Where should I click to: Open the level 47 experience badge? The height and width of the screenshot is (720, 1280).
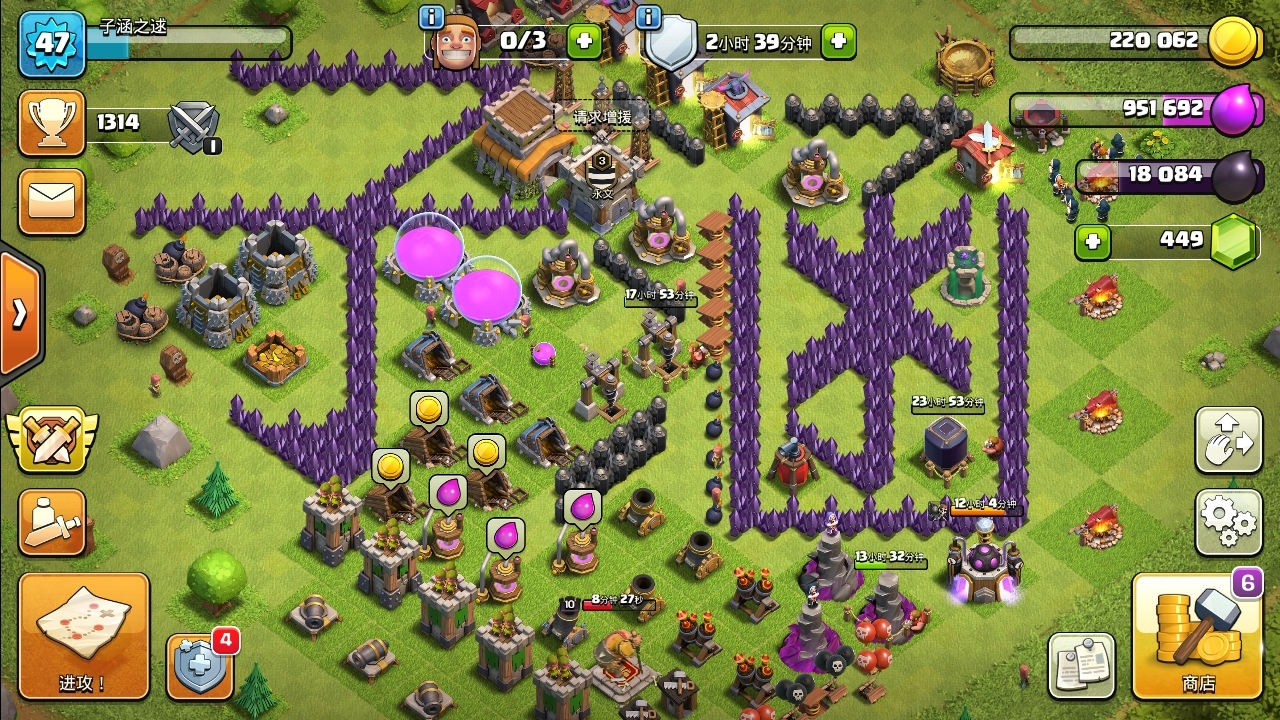(52, 44)
